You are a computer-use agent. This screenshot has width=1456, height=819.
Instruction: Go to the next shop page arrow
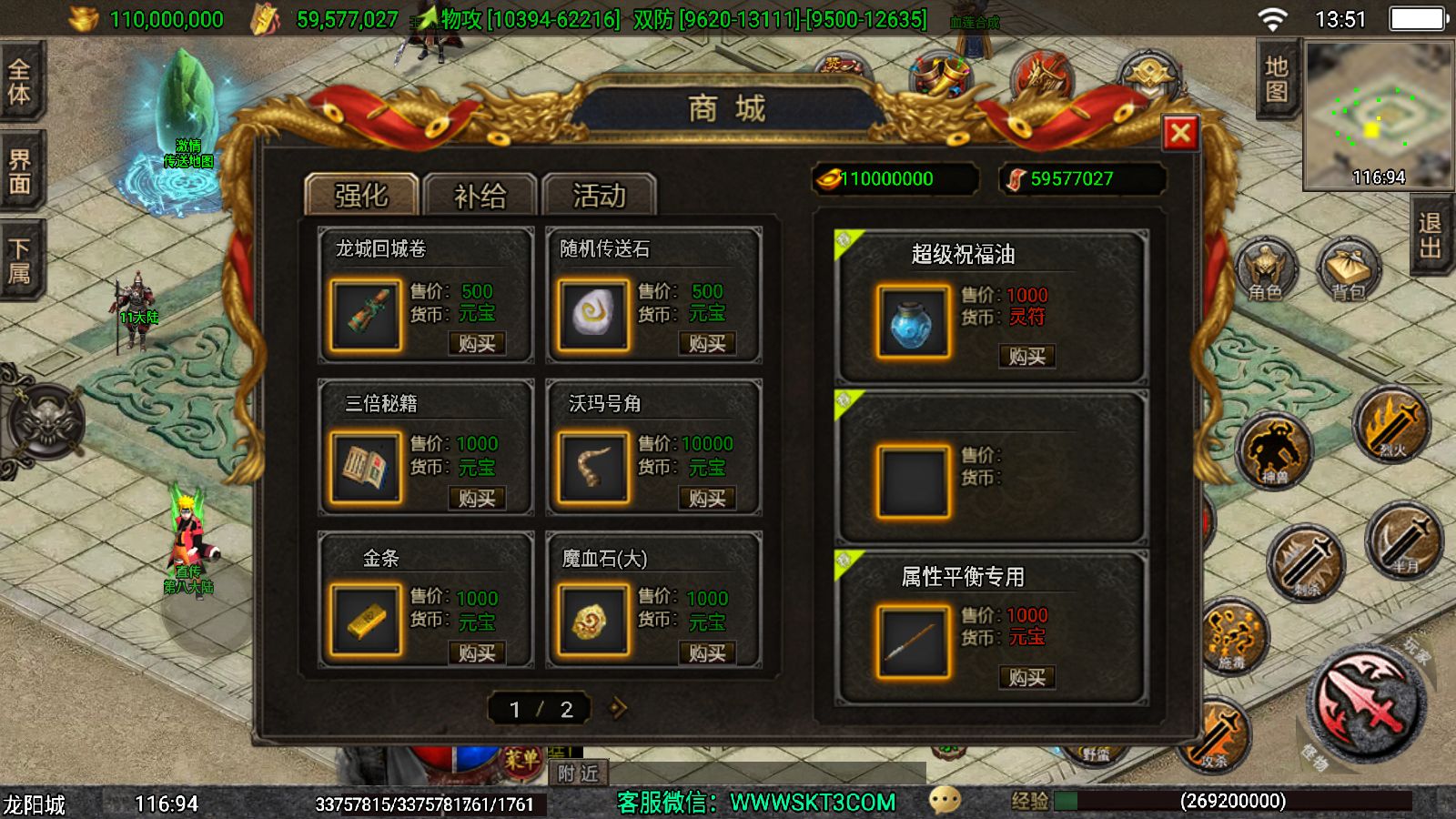point(619,708)
